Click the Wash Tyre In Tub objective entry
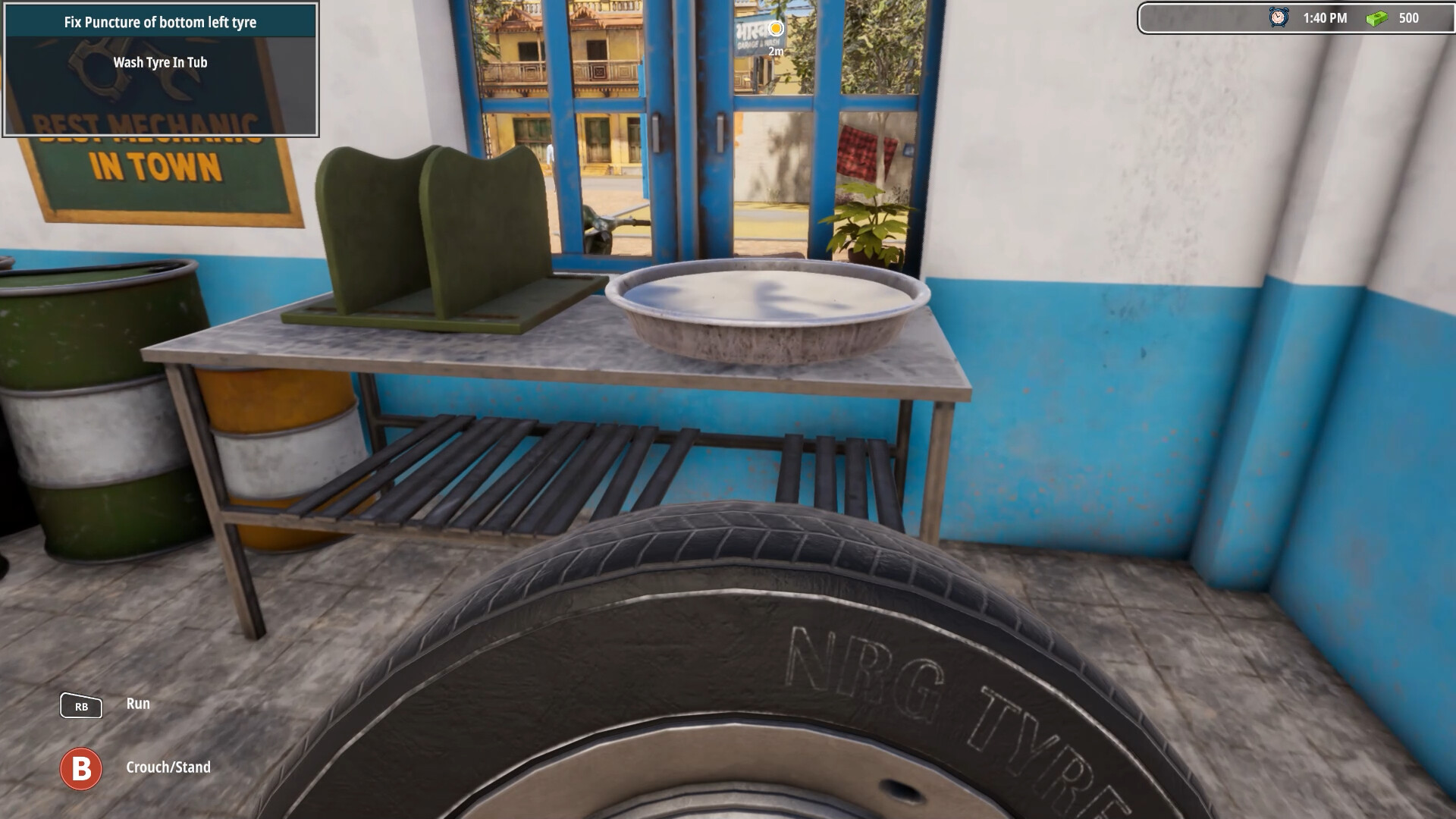Image resolution: width=1456 pixels, height=819 pixels. click(x=161, y=63)
